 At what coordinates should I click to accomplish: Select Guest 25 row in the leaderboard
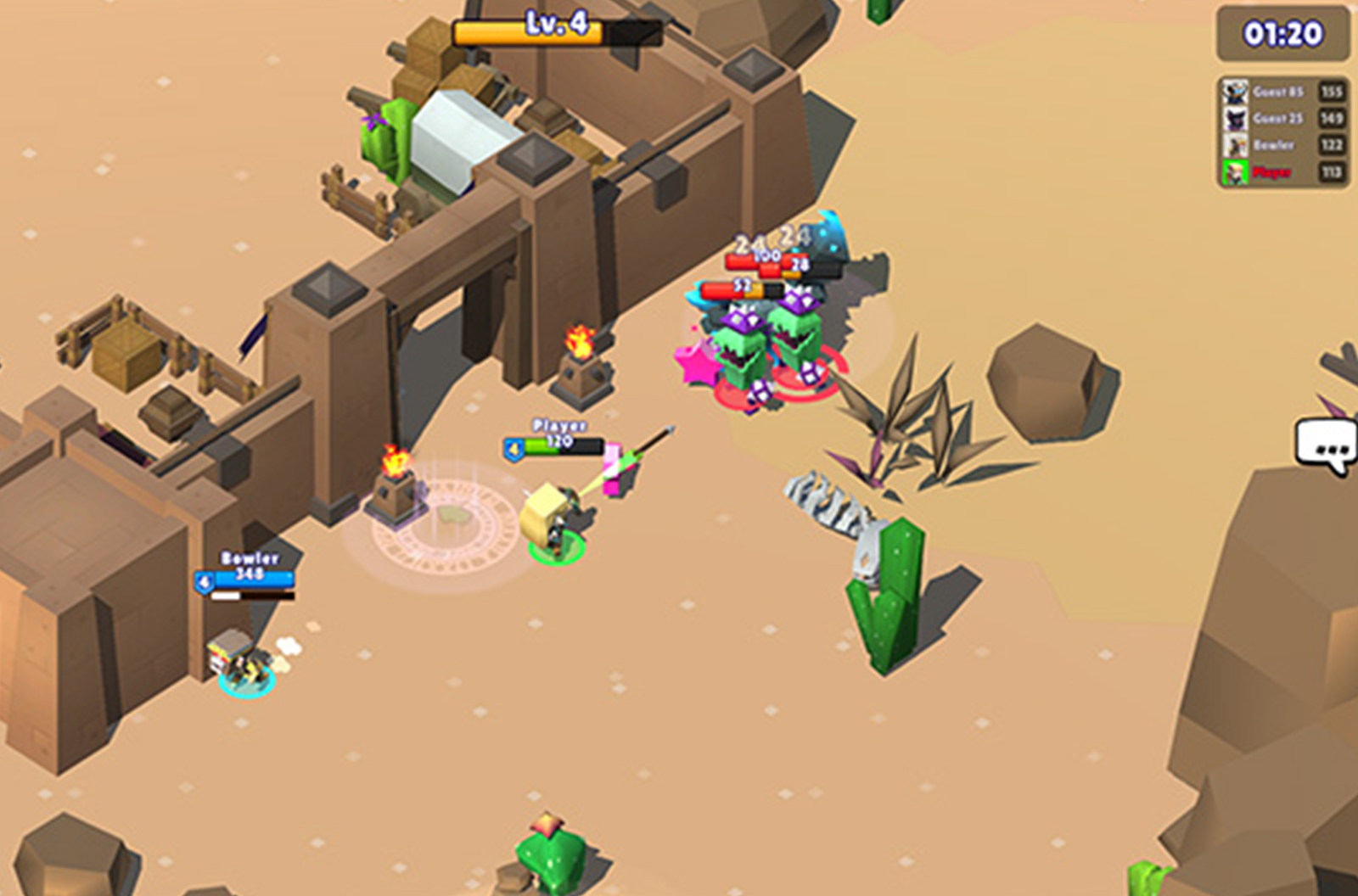(1282, 119)
